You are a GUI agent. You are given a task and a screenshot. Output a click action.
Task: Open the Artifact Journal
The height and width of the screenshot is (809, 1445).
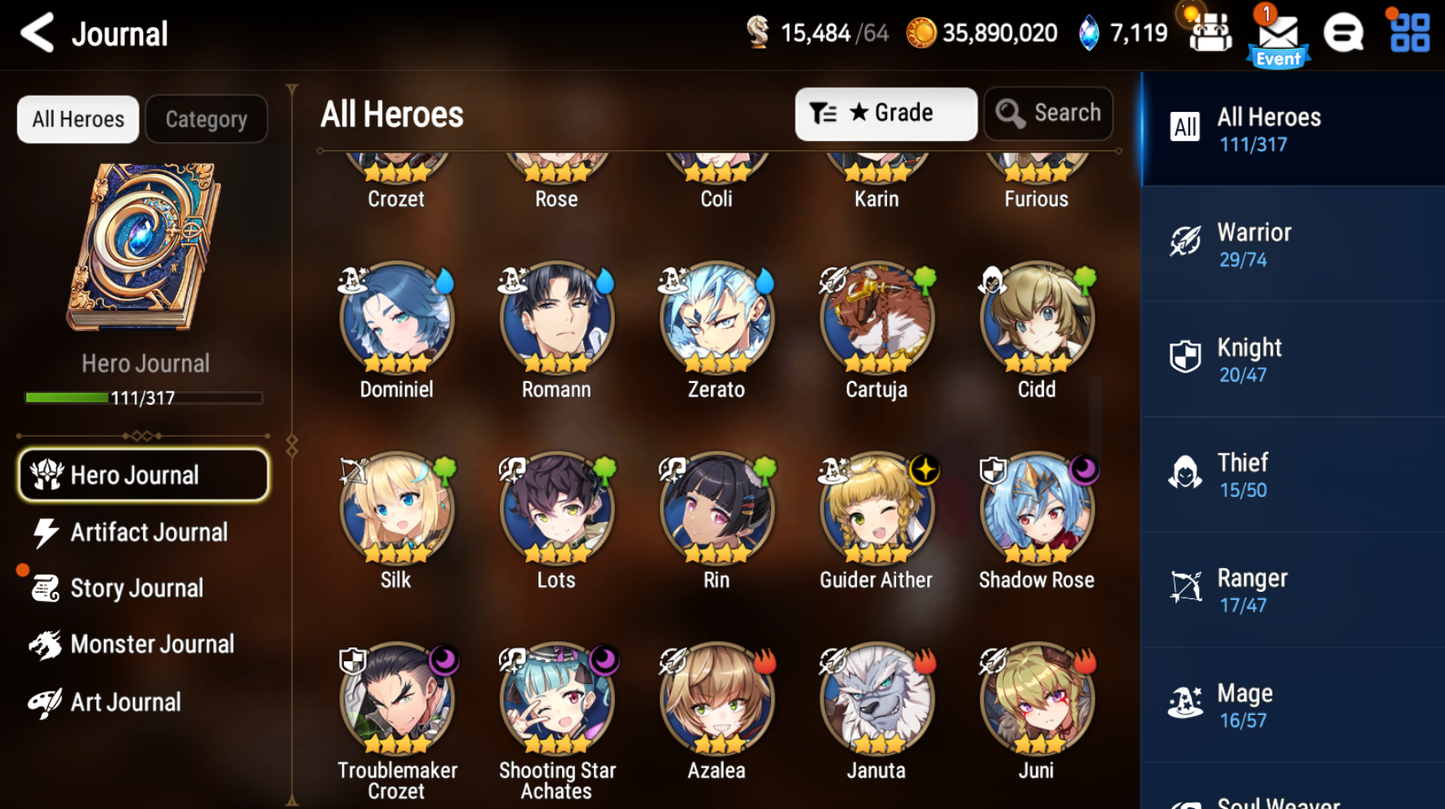point(146,532)
